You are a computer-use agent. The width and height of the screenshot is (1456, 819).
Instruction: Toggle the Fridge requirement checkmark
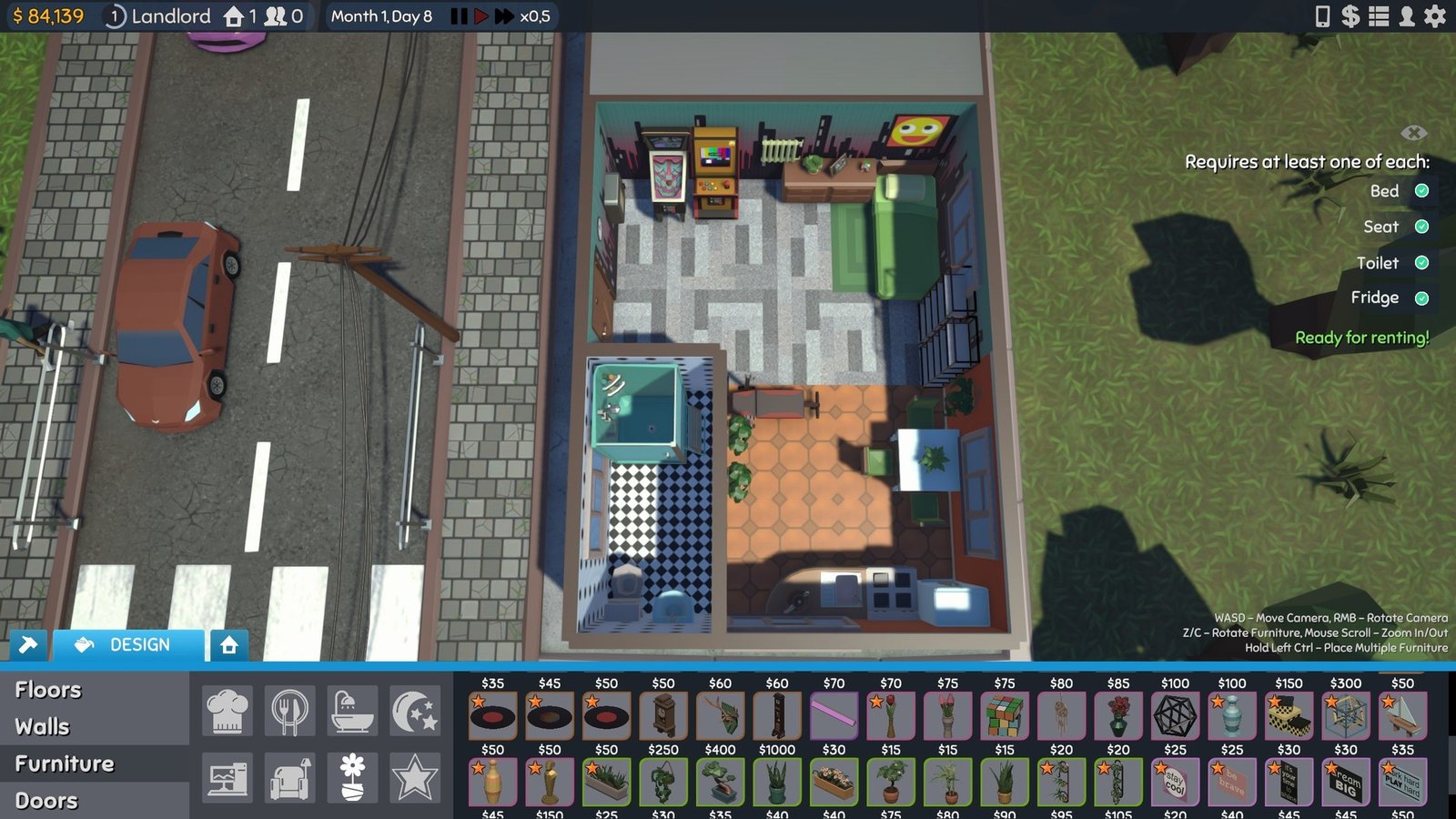[x=1421, y=298]
